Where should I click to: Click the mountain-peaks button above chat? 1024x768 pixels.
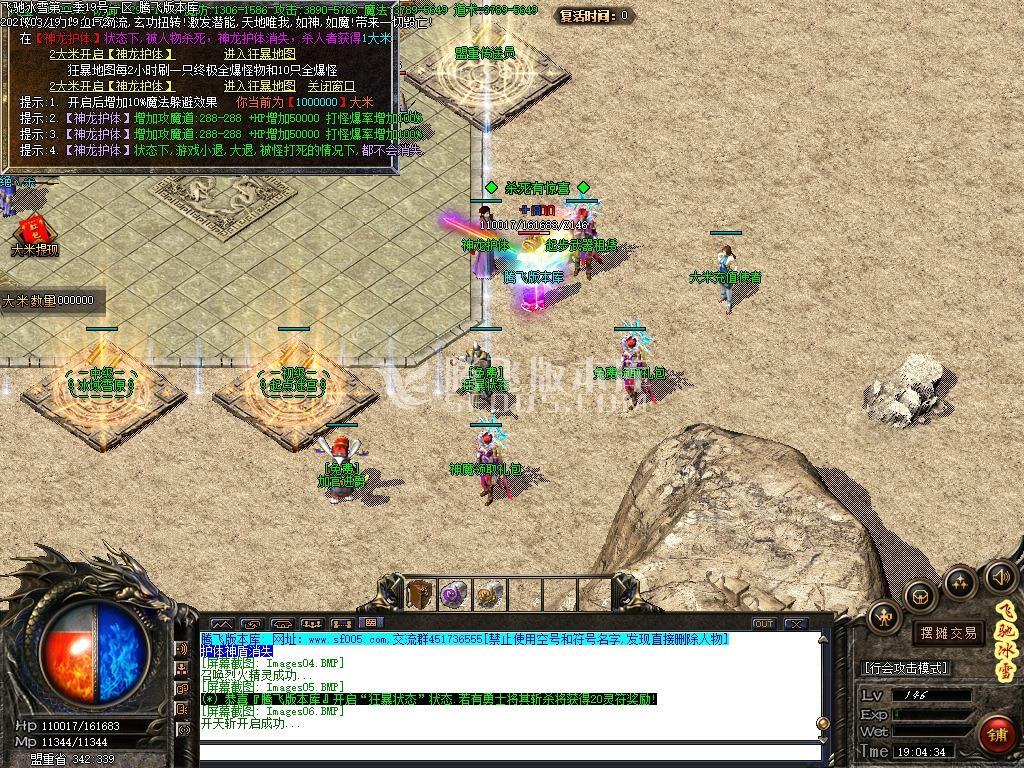click(x=222, y=624)
